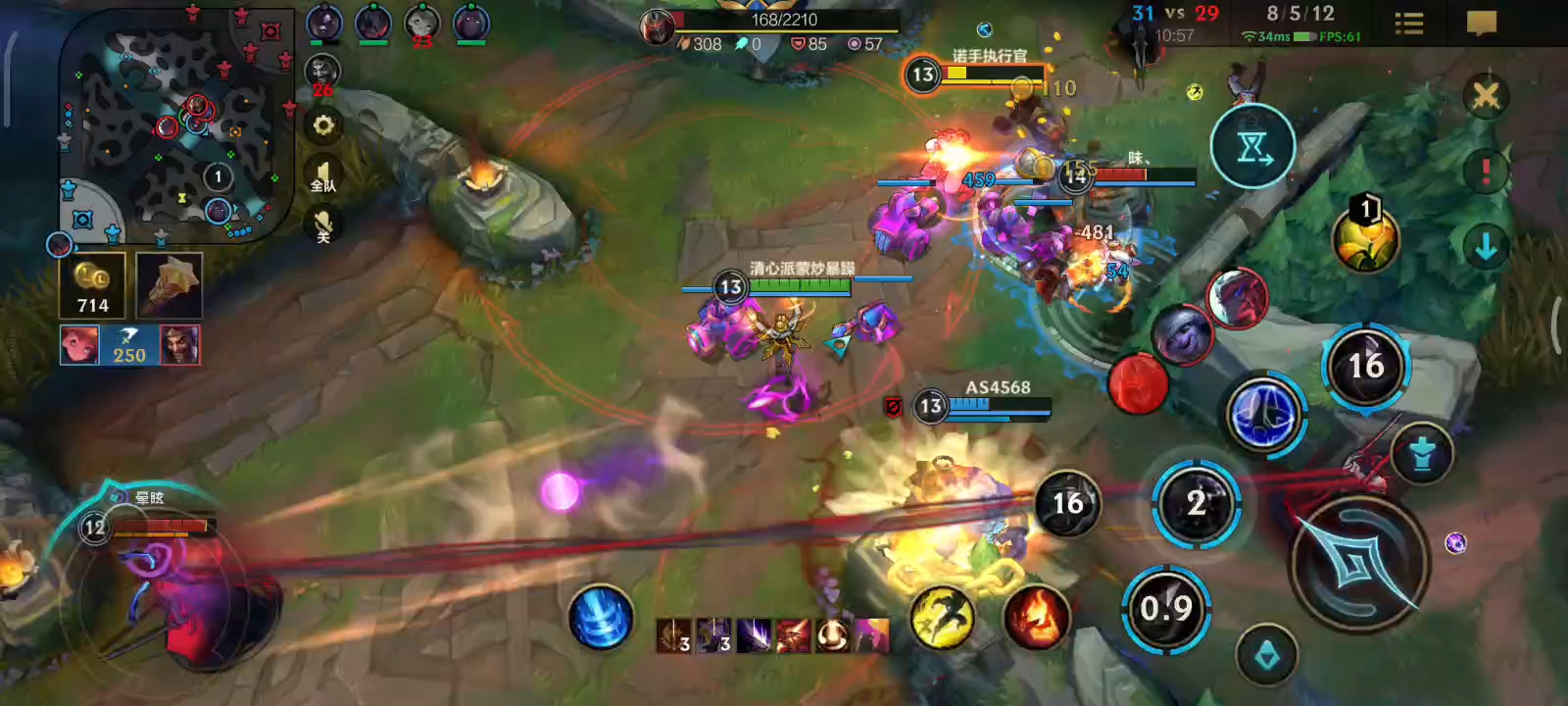Tap the blue down arrow button

coord(1485,246)
